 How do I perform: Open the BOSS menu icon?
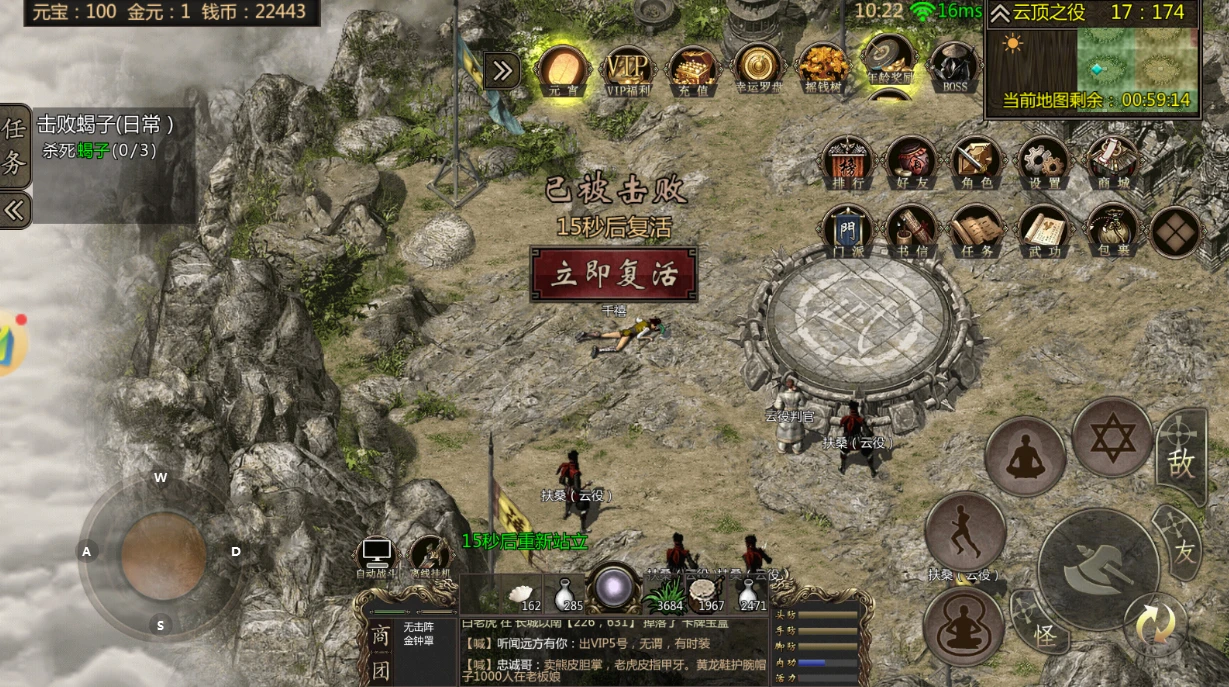954,67
